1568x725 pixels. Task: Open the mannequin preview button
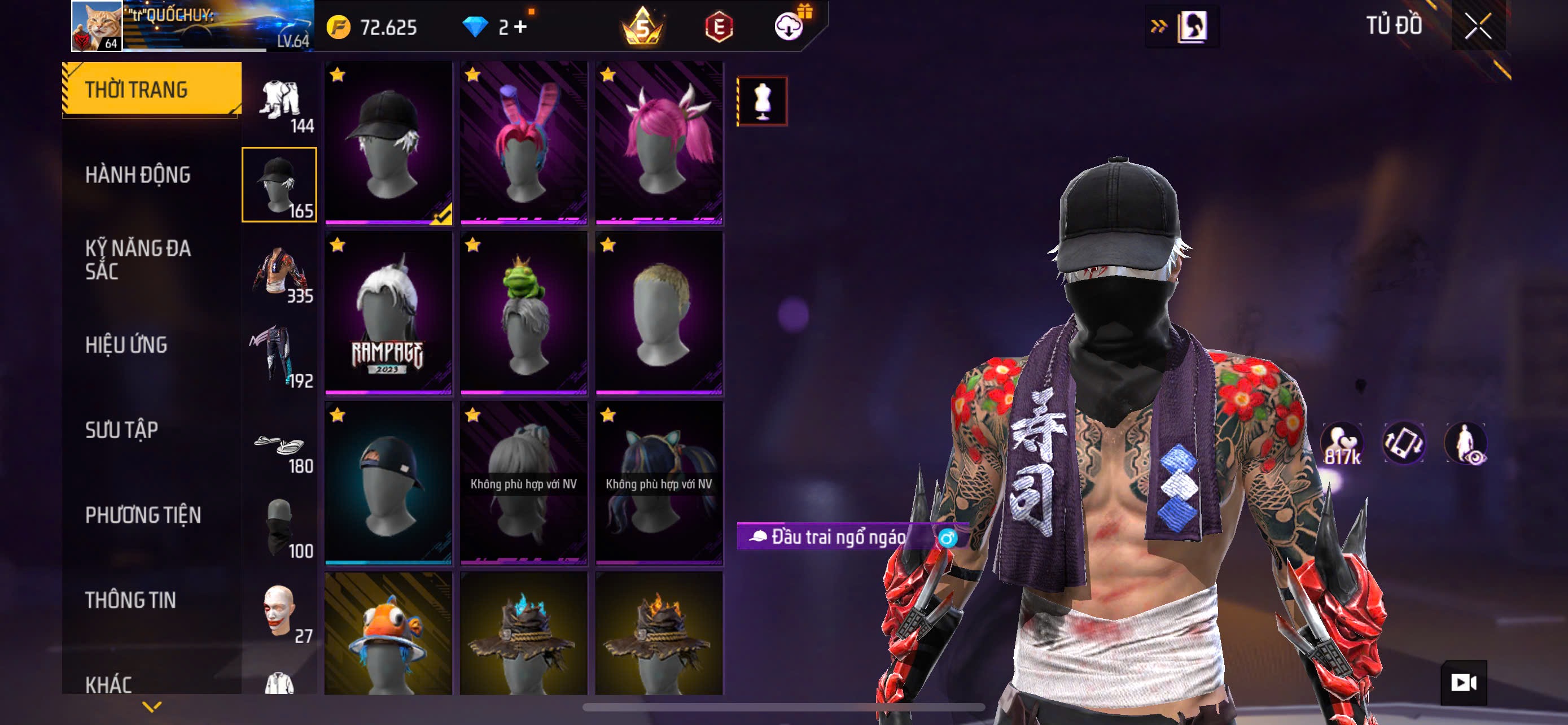point(762,102)
